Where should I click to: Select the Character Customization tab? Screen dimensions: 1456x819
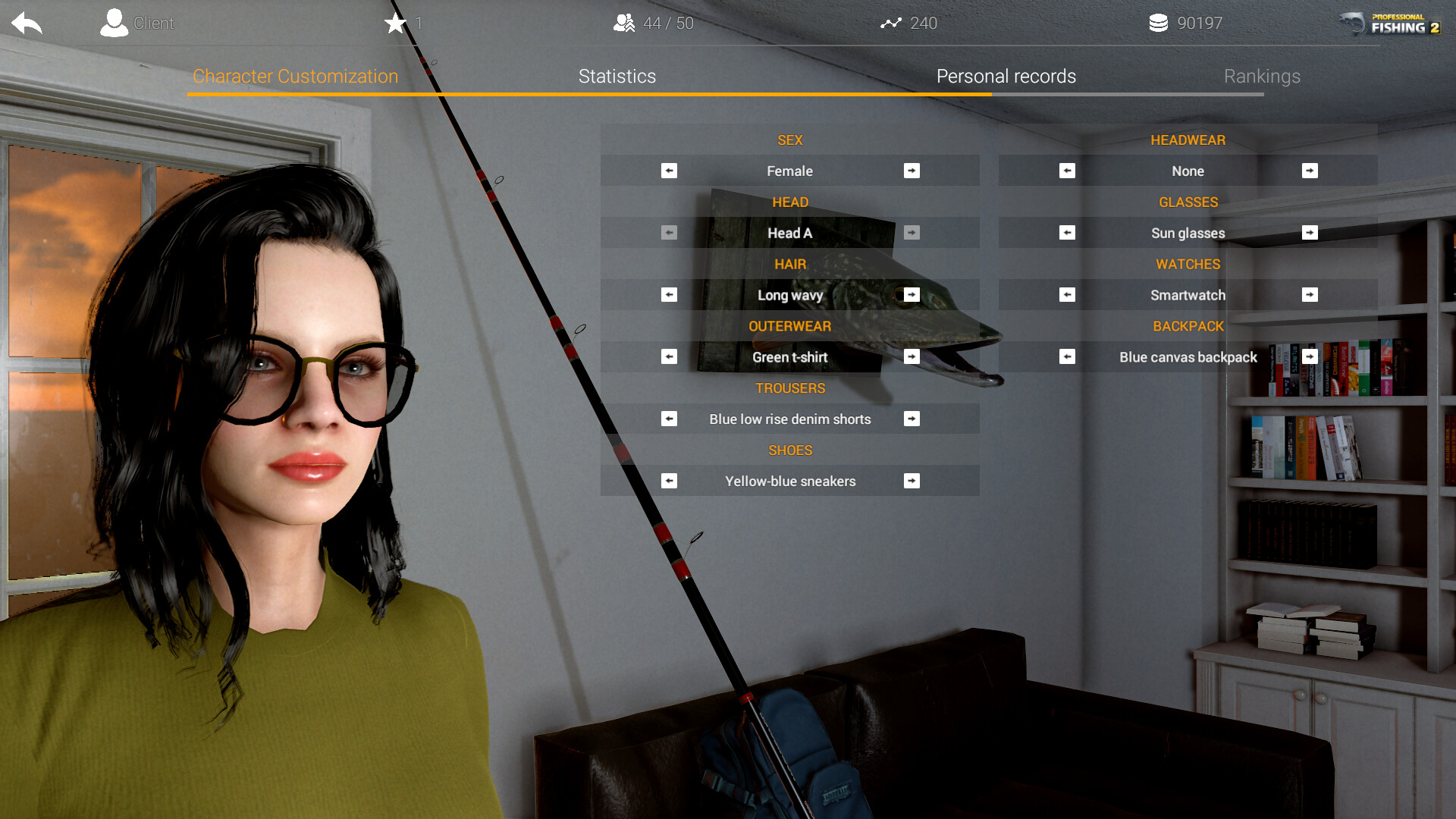[295, 77]
